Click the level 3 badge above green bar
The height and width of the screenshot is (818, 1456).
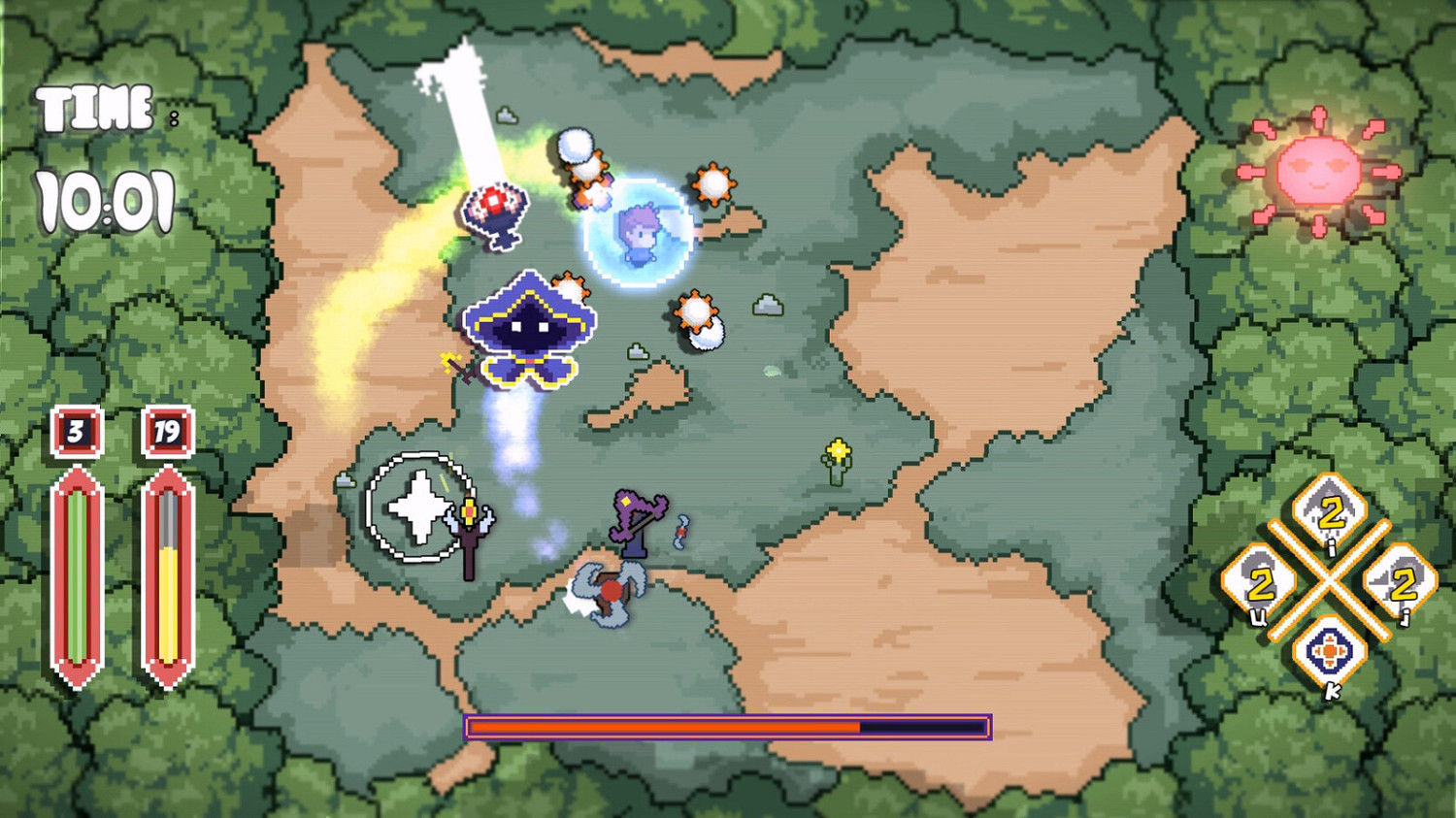click(x=78, y=431)
